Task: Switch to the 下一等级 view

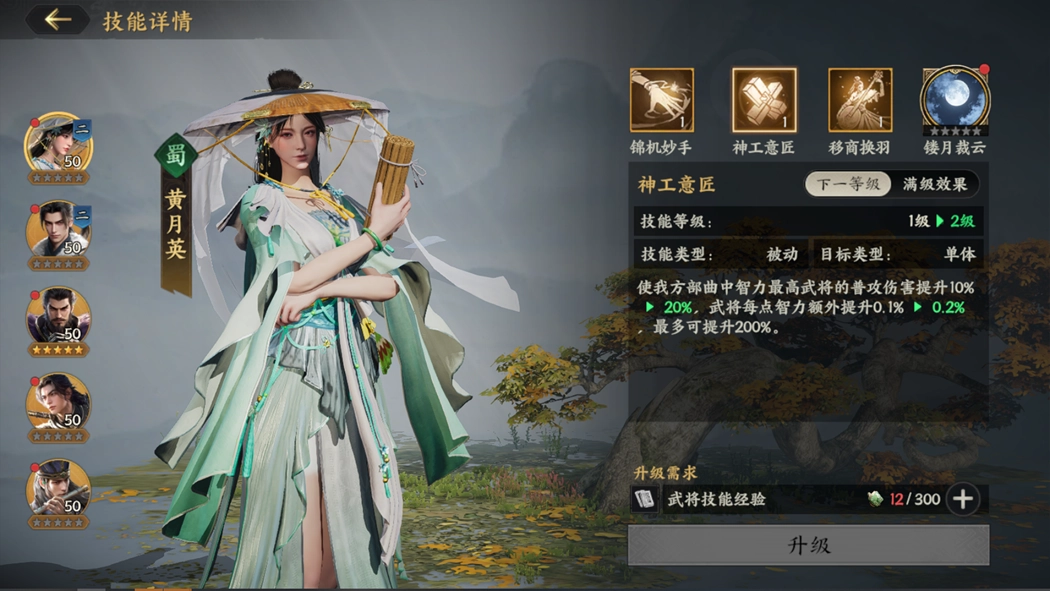Action: [848, 185]
